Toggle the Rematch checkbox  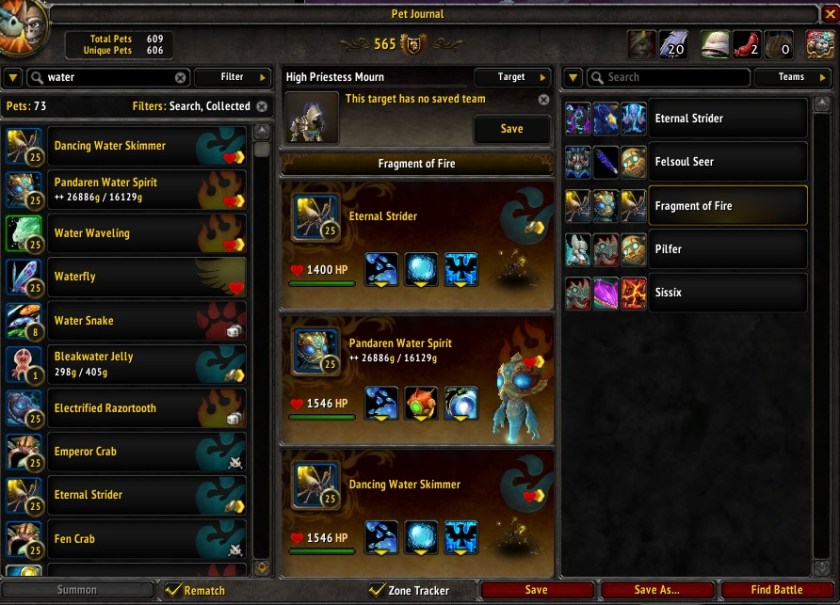click(174, 590)
